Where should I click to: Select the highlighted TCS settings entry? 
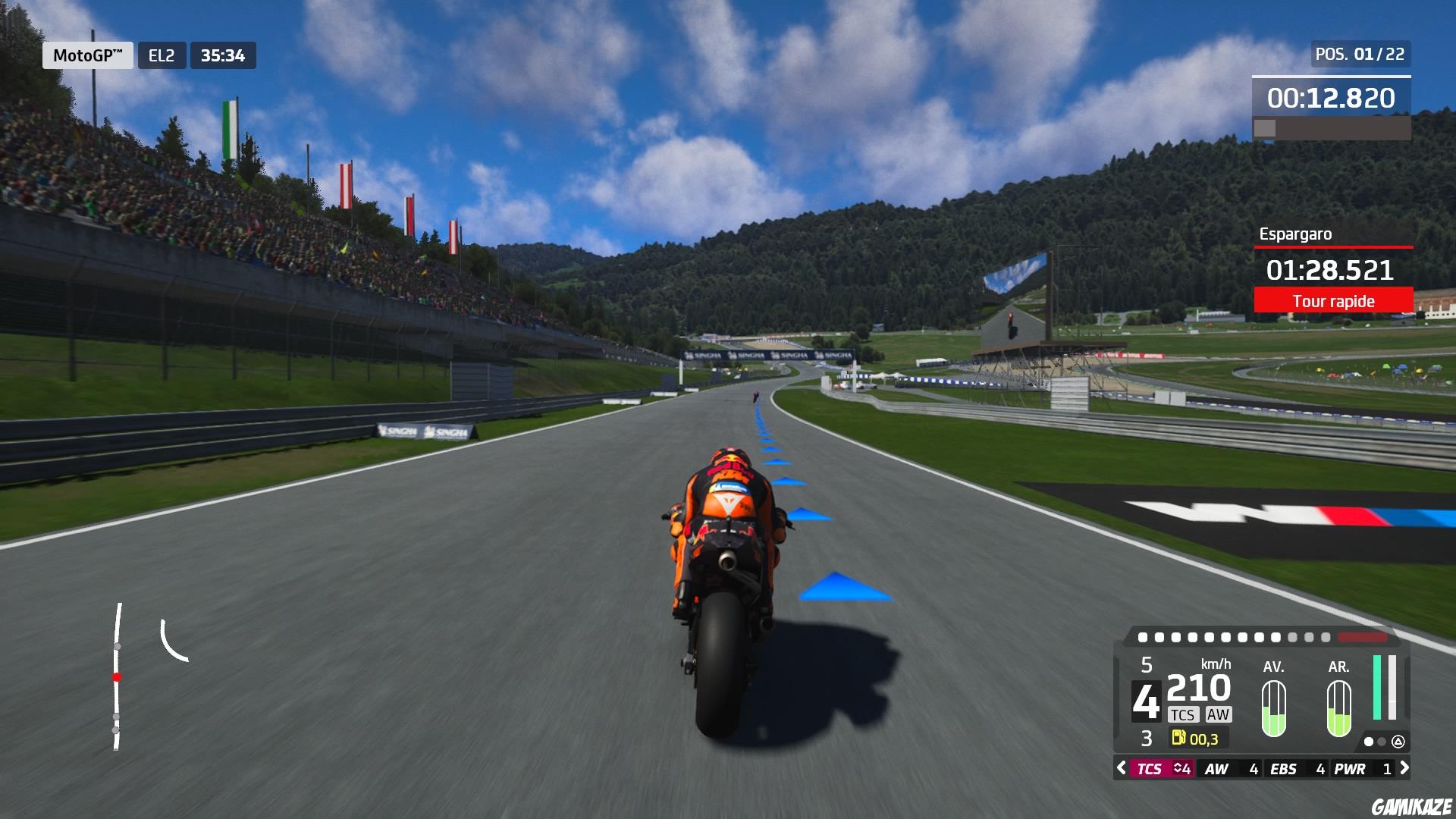tap(1153, 768)
